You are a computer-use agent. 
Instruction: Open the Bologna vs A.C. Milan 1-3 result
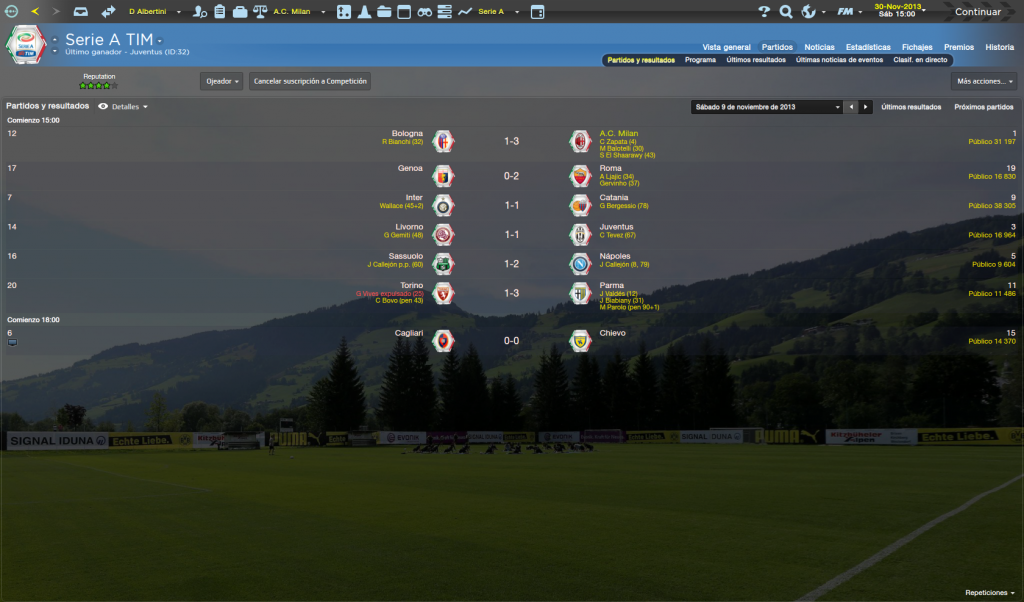(511, 142)
